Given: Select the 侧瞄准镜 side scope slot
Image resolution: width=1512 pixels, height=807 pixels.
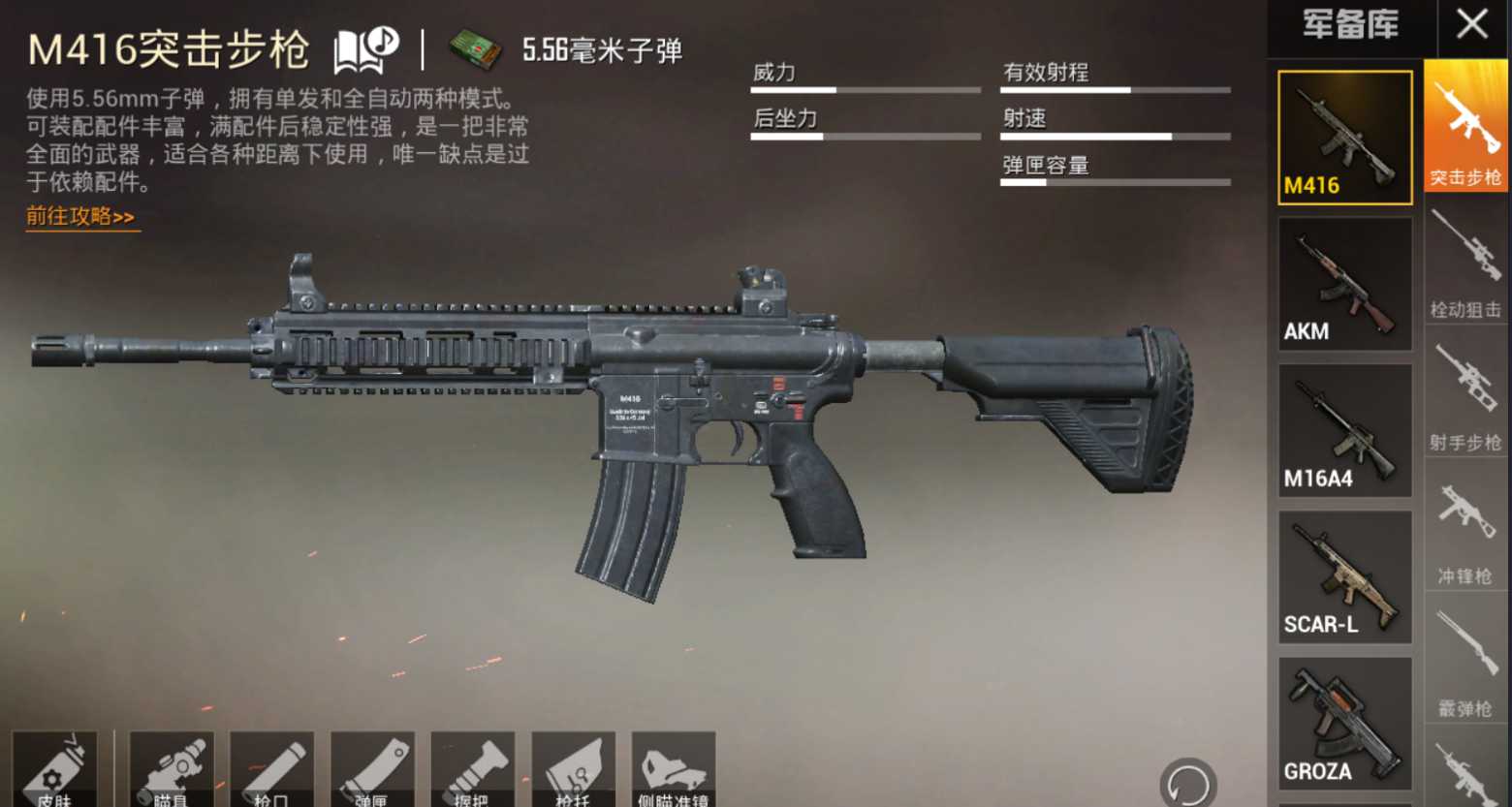Looking at the screenshot, I should 674,770.
